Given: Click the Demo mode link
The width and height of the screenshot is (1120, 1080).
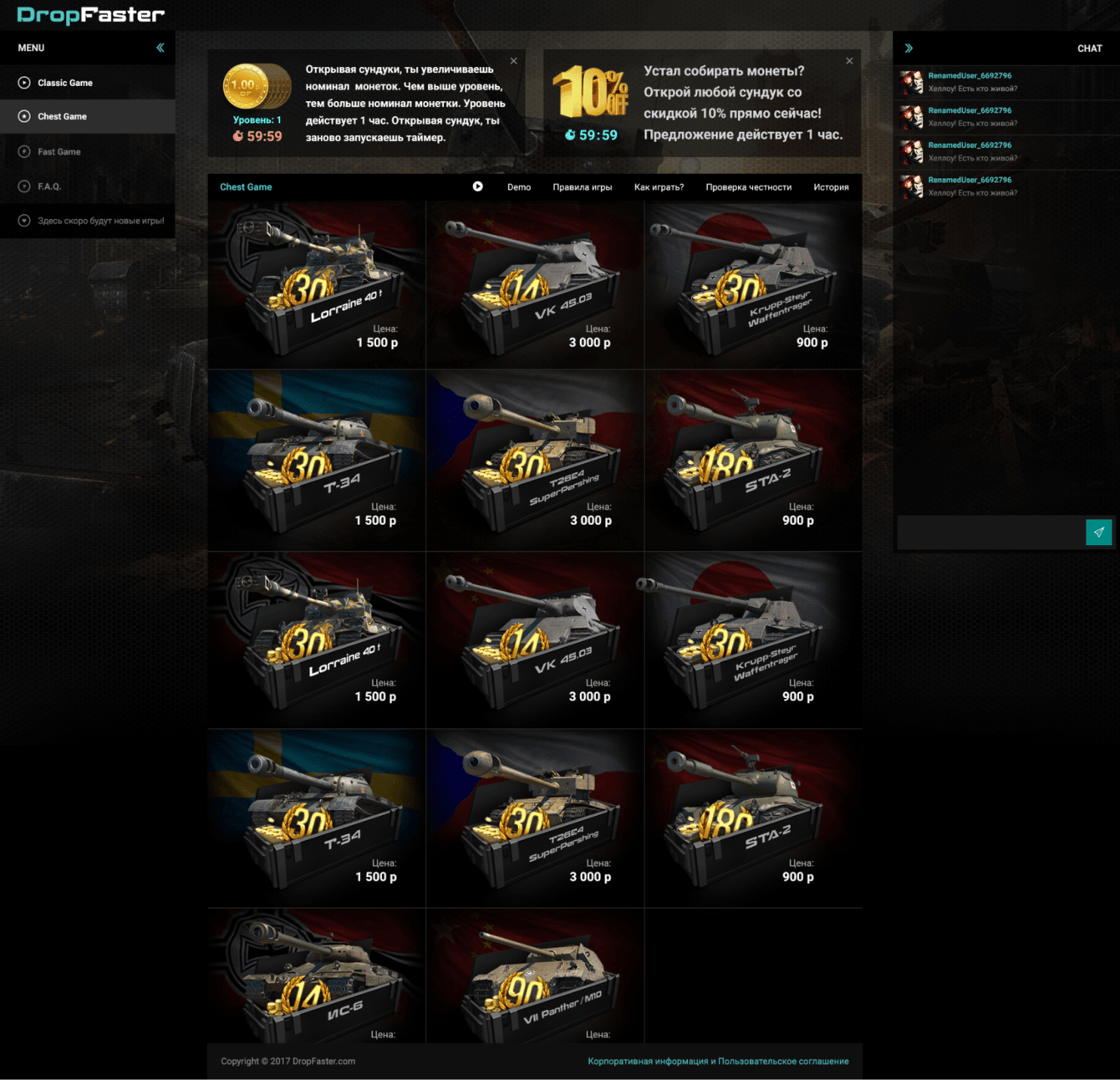Looking at the screenshot, I should pyautogui.click(x=518, y=187).
